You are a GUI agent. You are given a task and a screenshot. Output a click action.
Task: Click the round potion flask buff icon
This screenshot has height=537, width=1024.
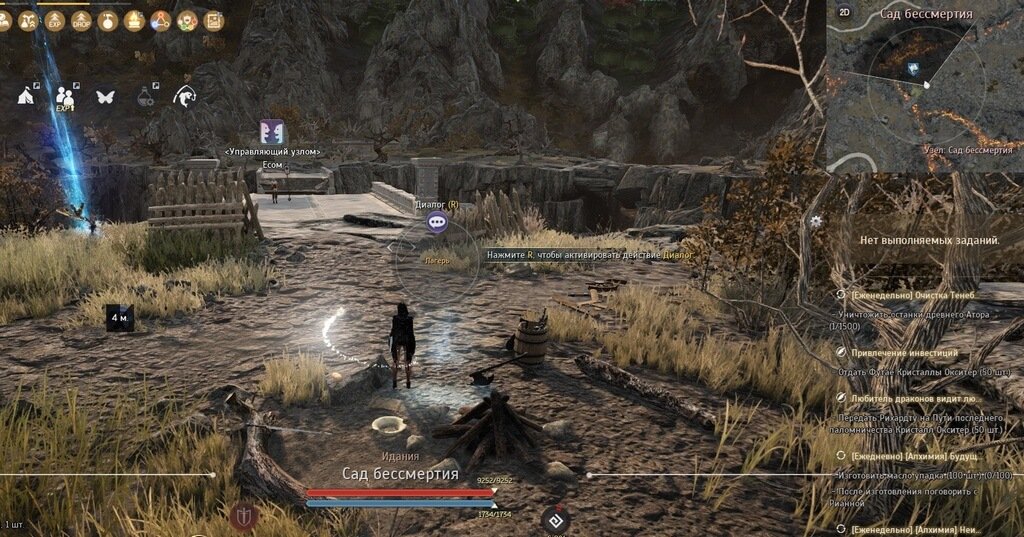pyautogui.click(x=108, y=20)
